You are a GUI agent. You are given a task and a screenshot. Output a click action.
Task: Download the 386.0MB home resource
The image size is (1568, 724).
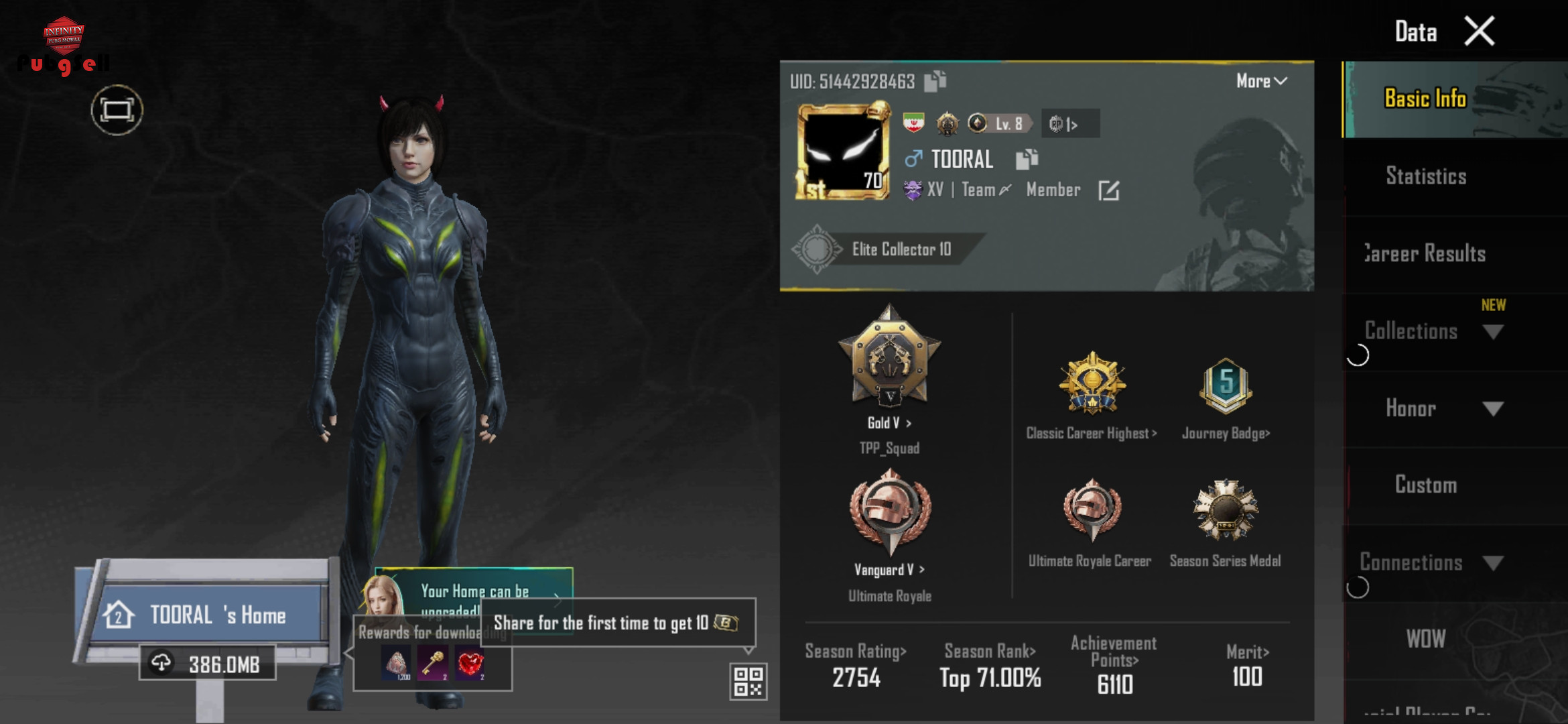pos(208,664)
